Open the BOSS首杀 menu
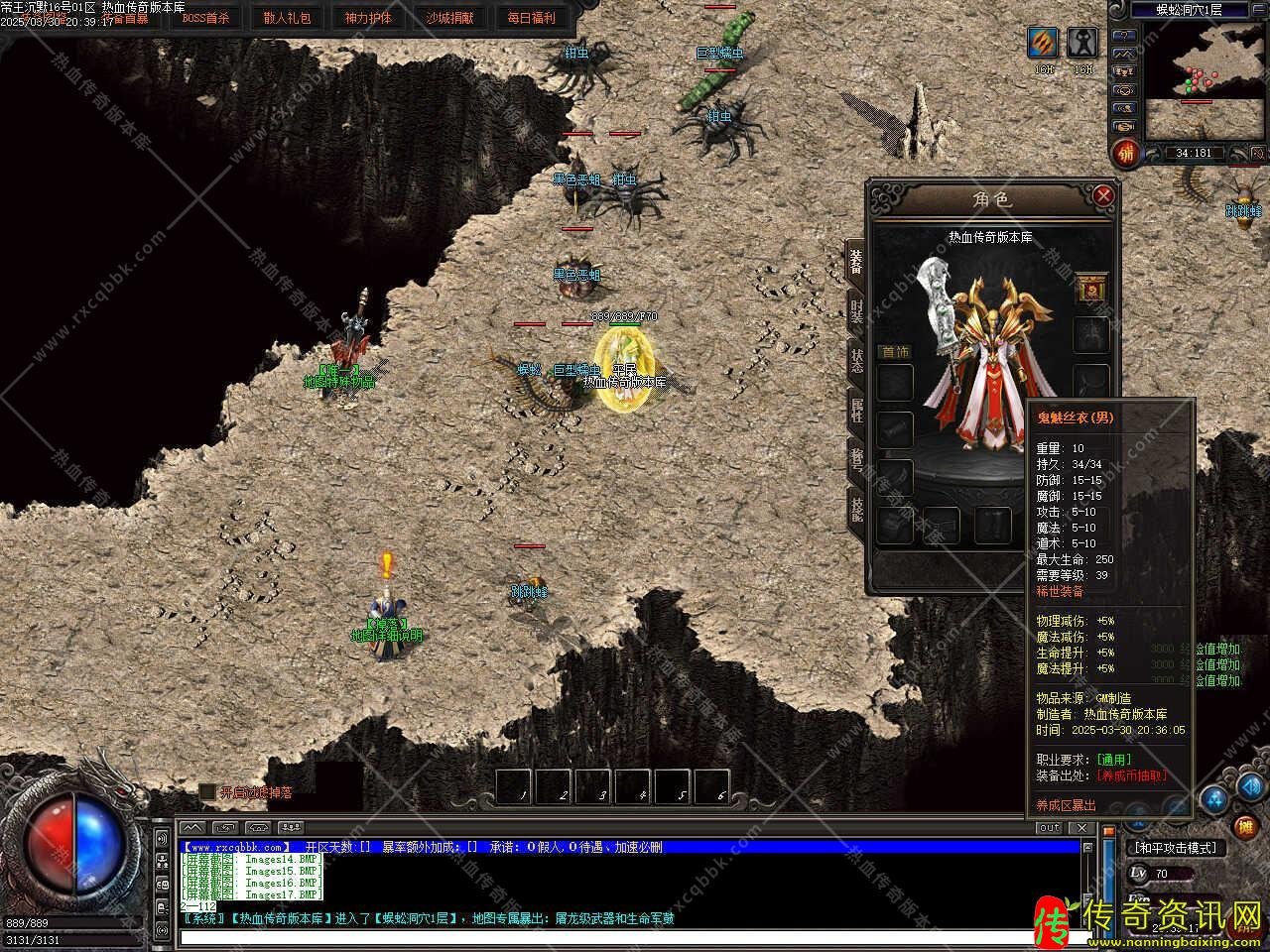This screenshot has height=952, width=1270. [x=205, y=18]
